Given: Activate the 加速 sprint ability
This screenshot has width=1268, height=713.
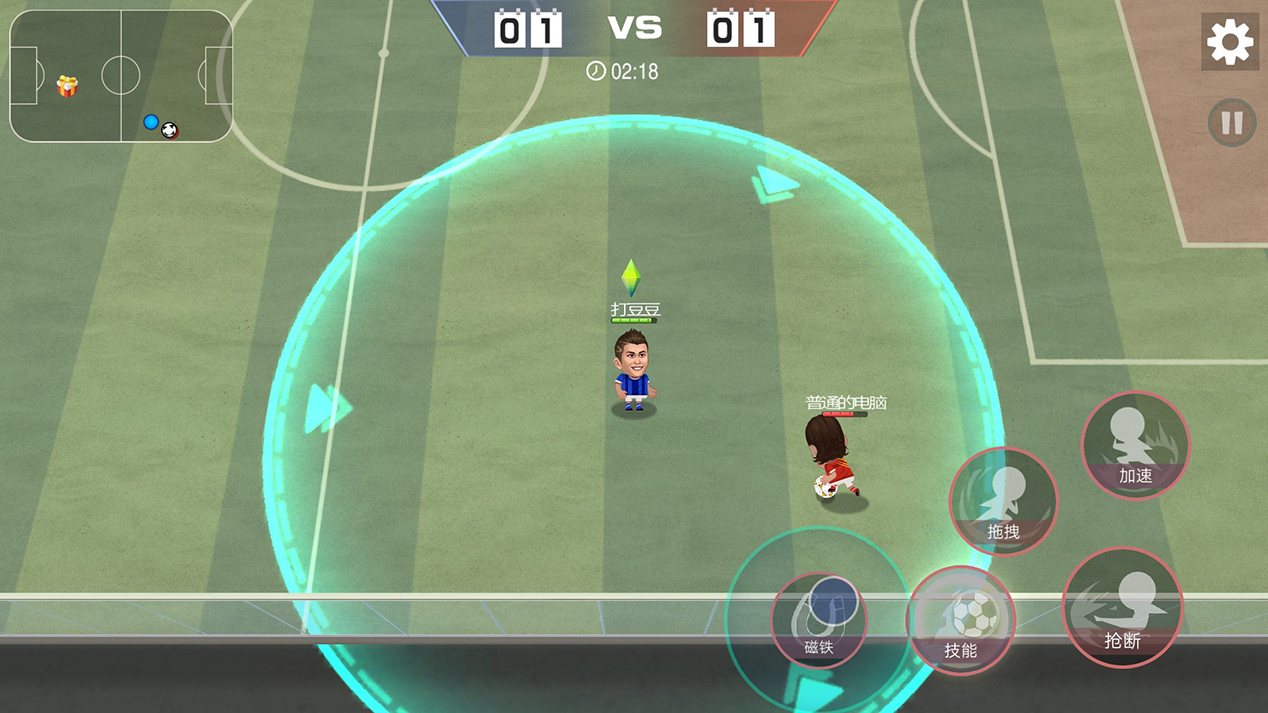Looking at the screenshot, I should 1135,446.
